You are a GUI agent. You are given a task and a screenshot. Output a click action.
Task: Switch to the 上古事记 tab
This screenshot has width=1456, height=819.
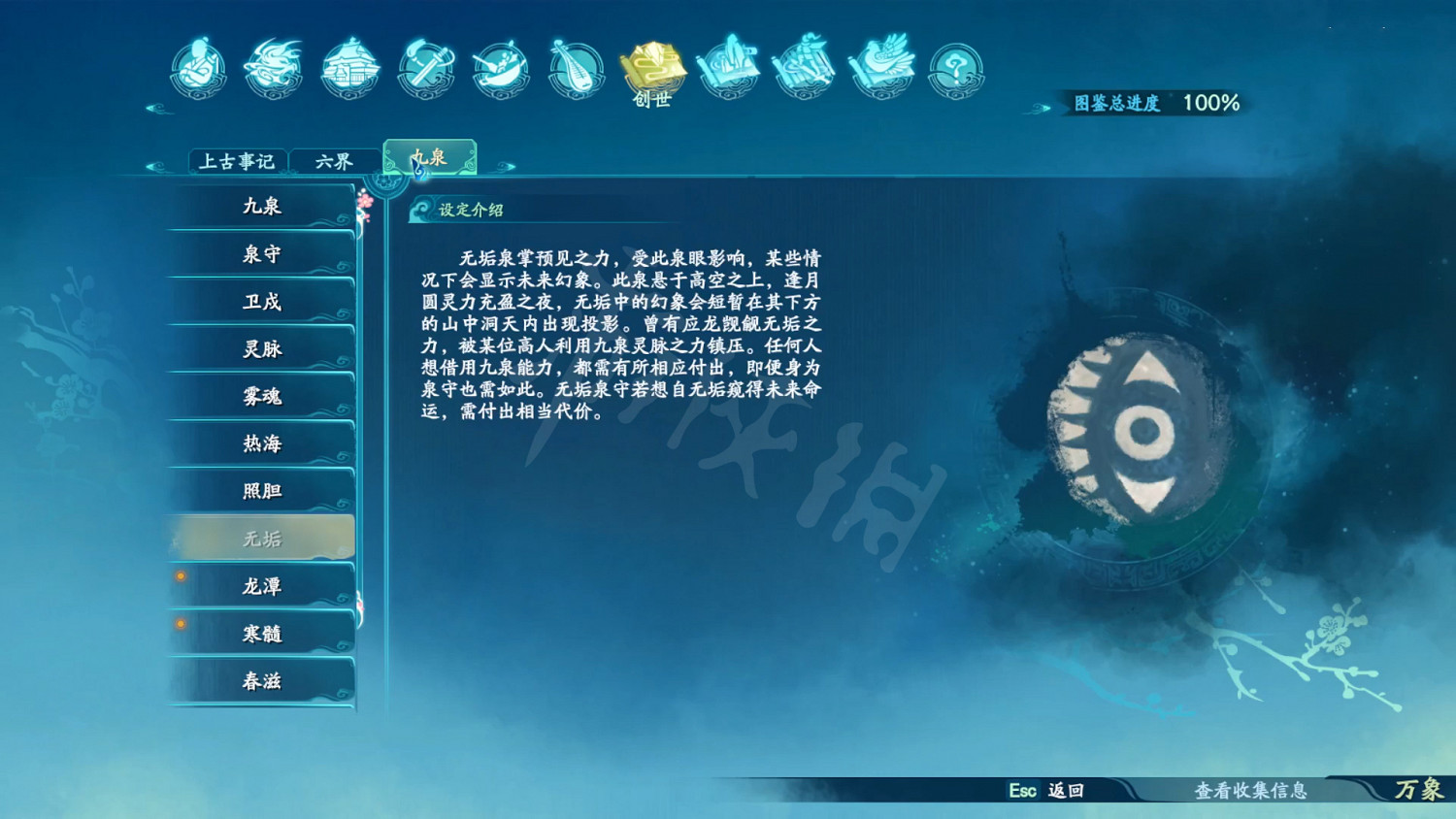239,160
